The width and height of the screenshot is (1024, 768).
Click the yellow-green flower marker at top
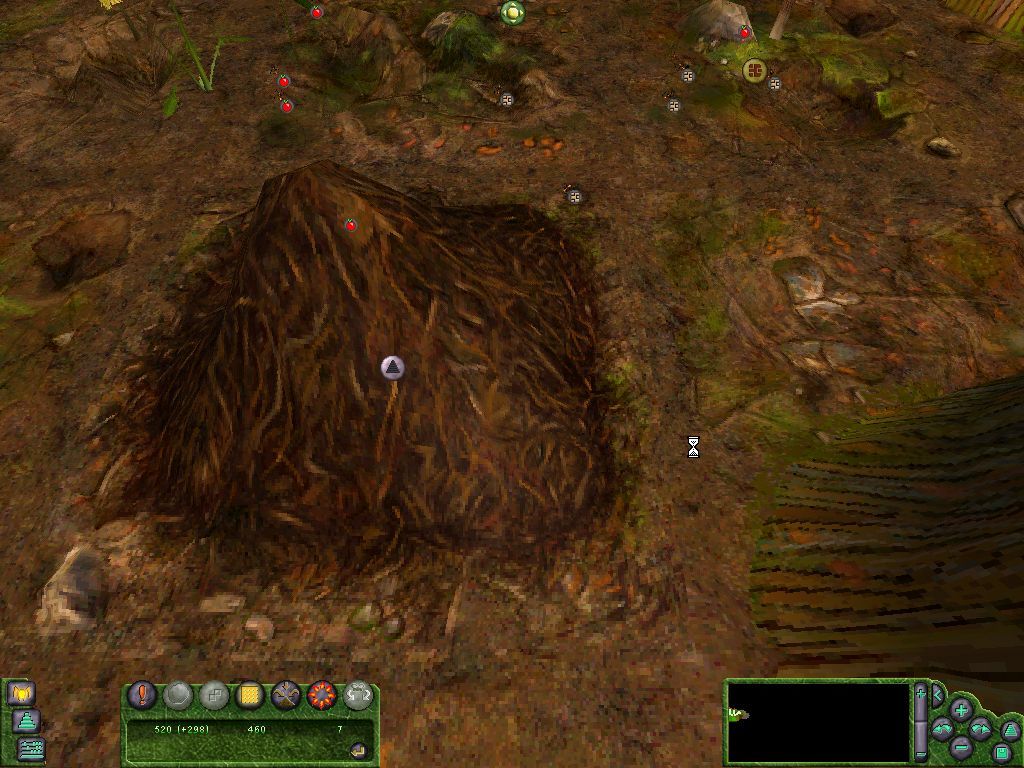(x=512, y=12)
